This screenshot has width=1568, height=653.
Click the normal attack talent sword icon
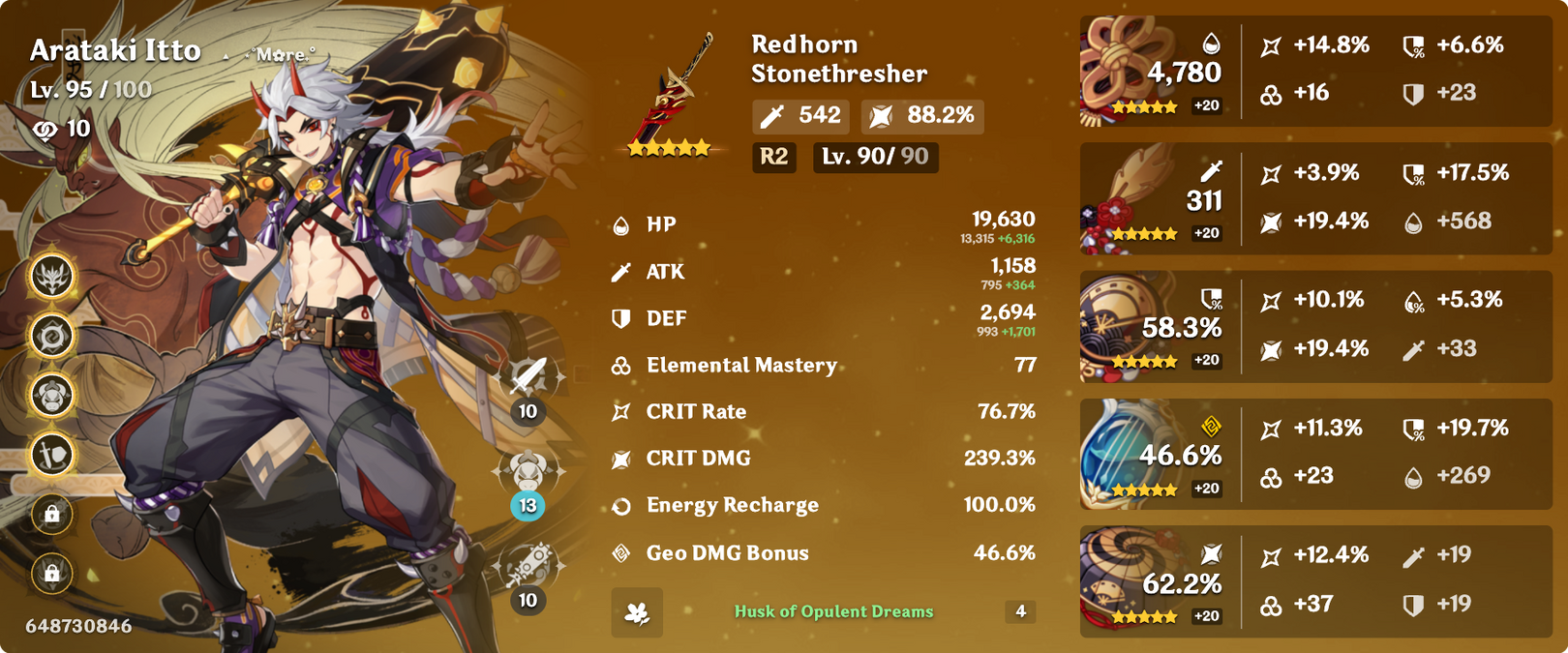click(x=528, y=376)
